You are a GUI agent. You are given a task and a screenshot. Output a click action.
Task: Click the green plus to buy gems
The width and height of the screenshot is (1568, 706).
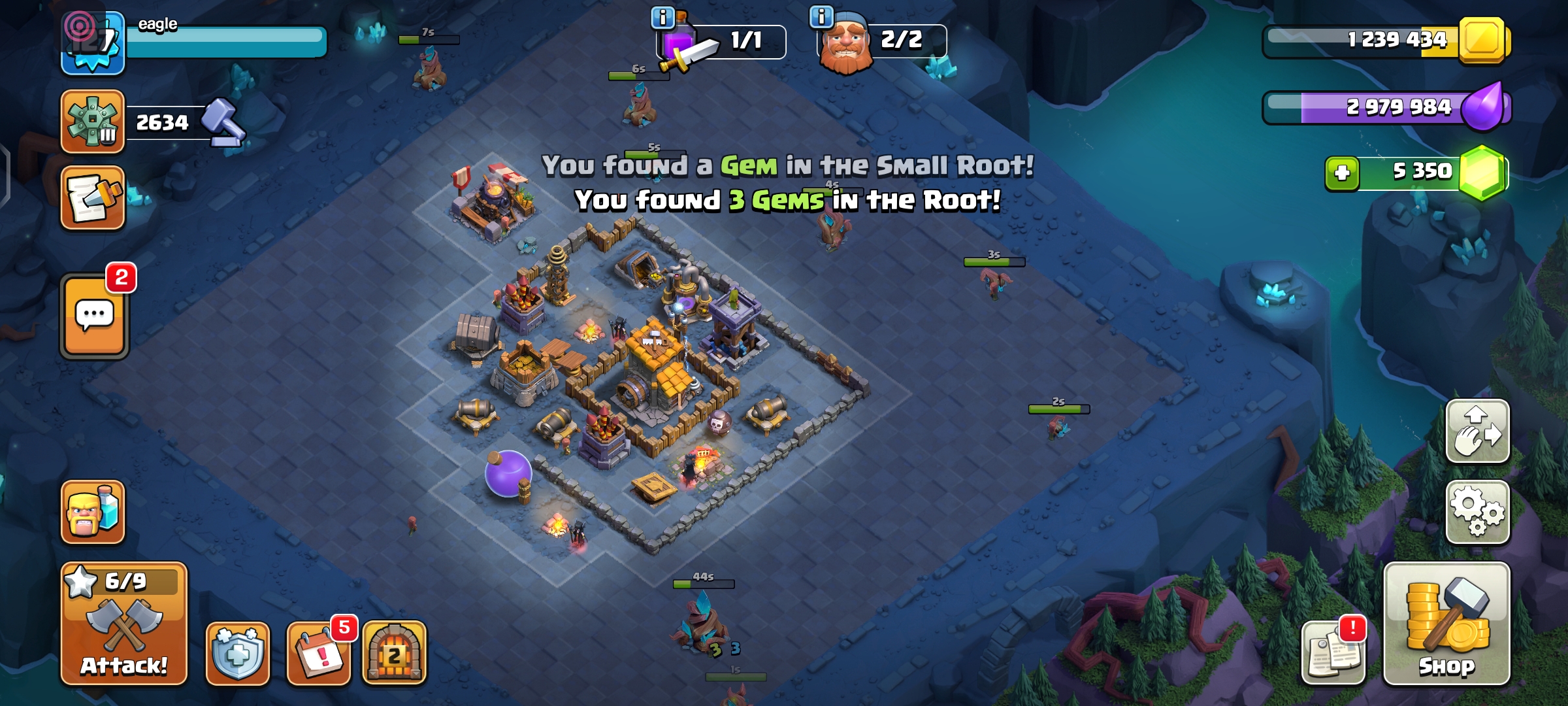[1342, 173]
